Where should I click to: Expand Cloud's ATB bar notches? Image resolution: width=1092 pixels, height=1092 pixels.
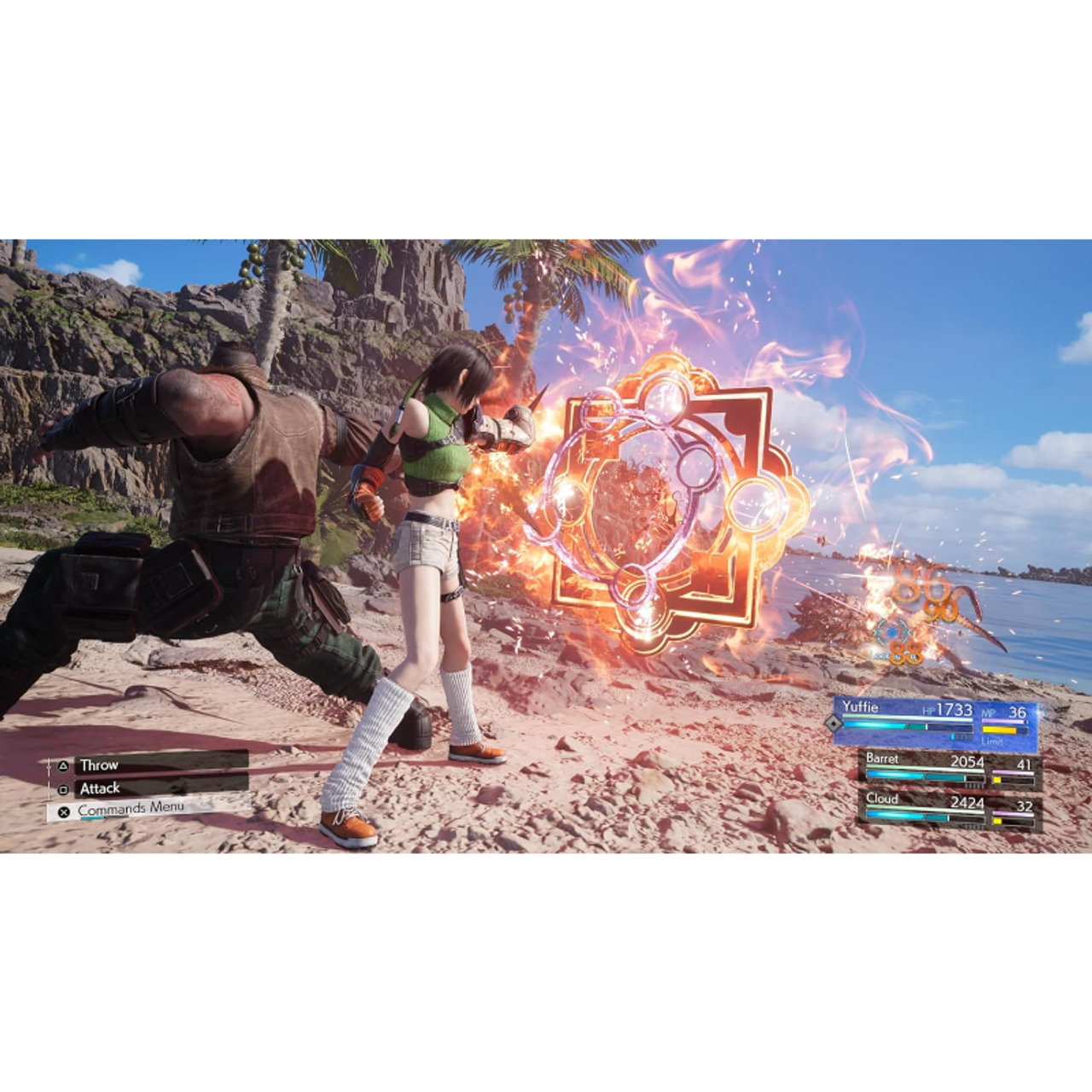tap(973, 824)
